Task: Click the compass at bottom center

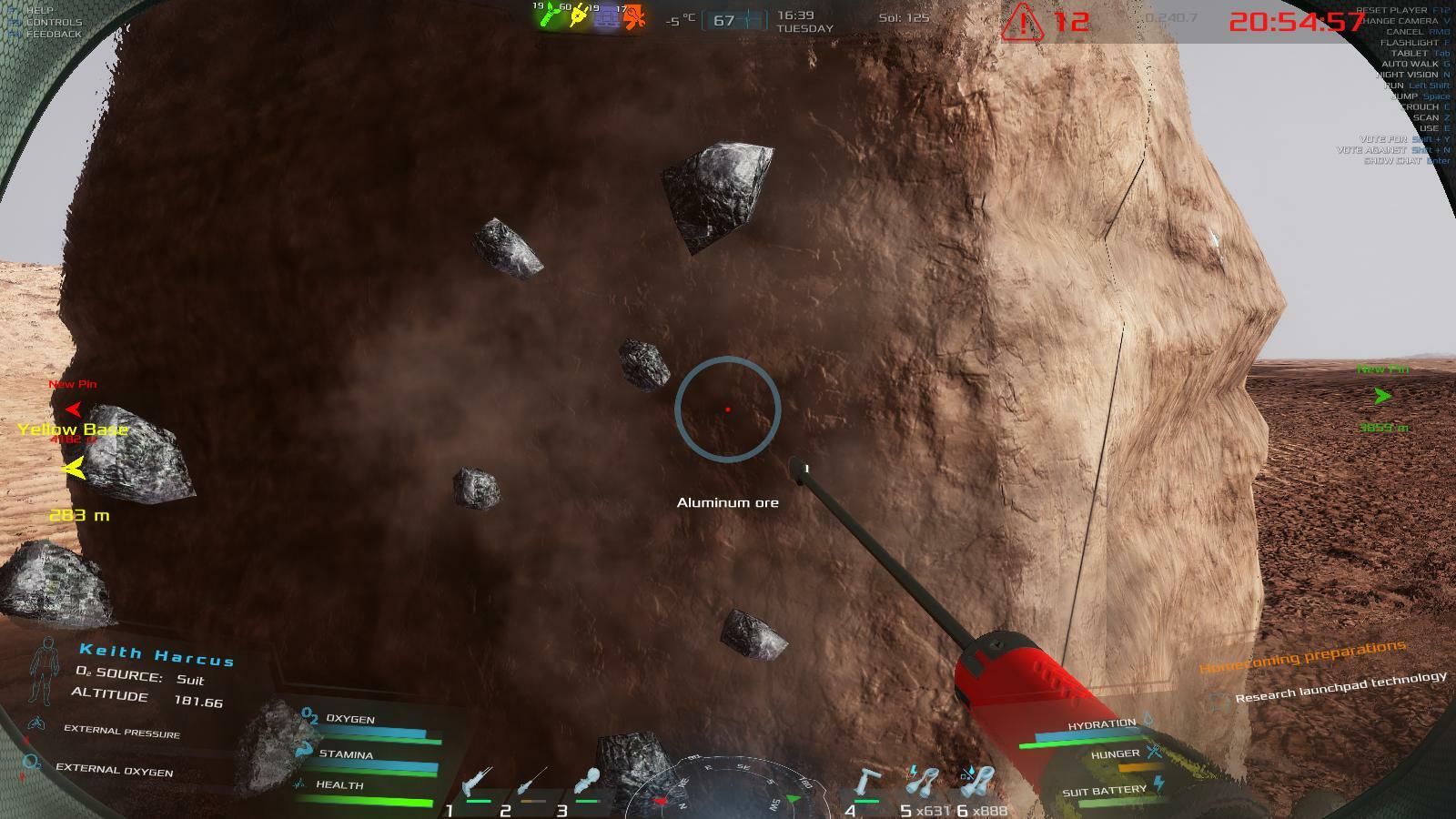Action: tap(728, 788)
